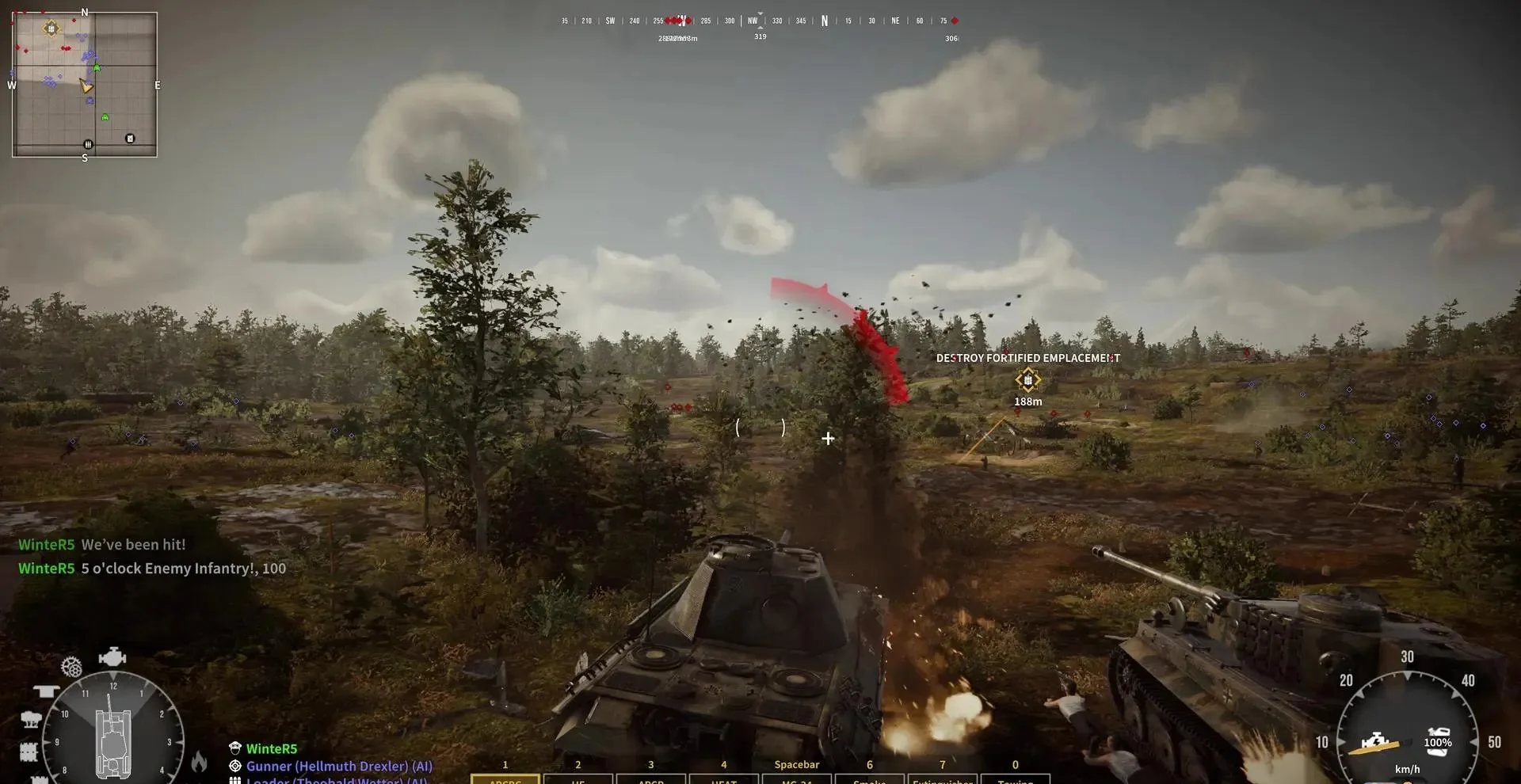Click the gear transmission icon on damage panel

(x=71, y=668)
